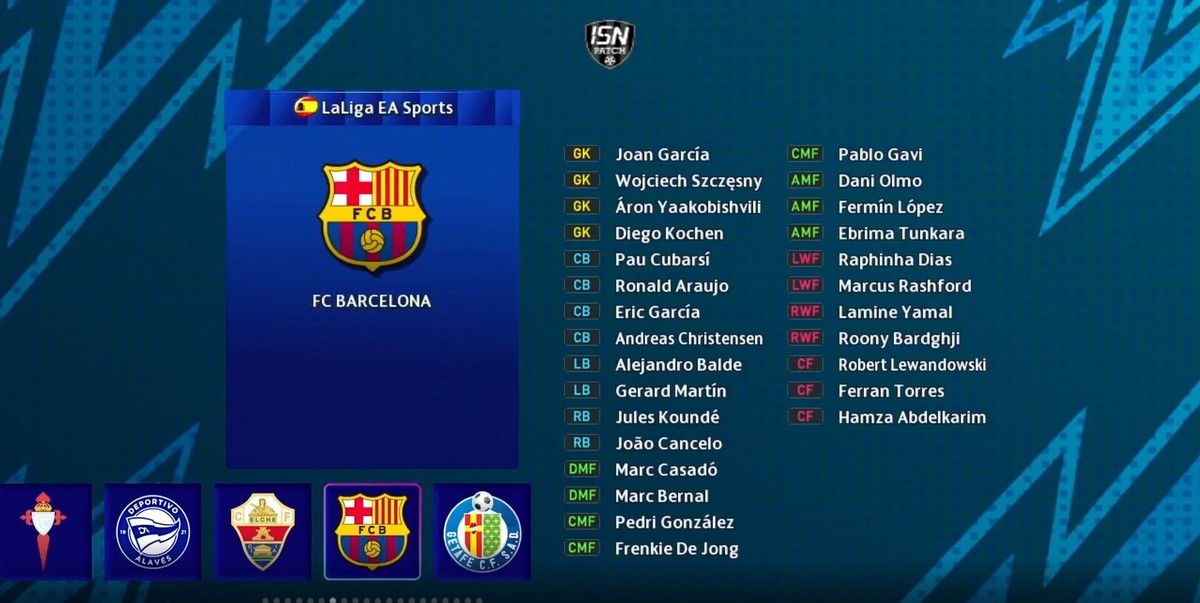1200x603 pixels.
Task: Select Marcus Rashford in the roster
Action: [x=904, y=286]
